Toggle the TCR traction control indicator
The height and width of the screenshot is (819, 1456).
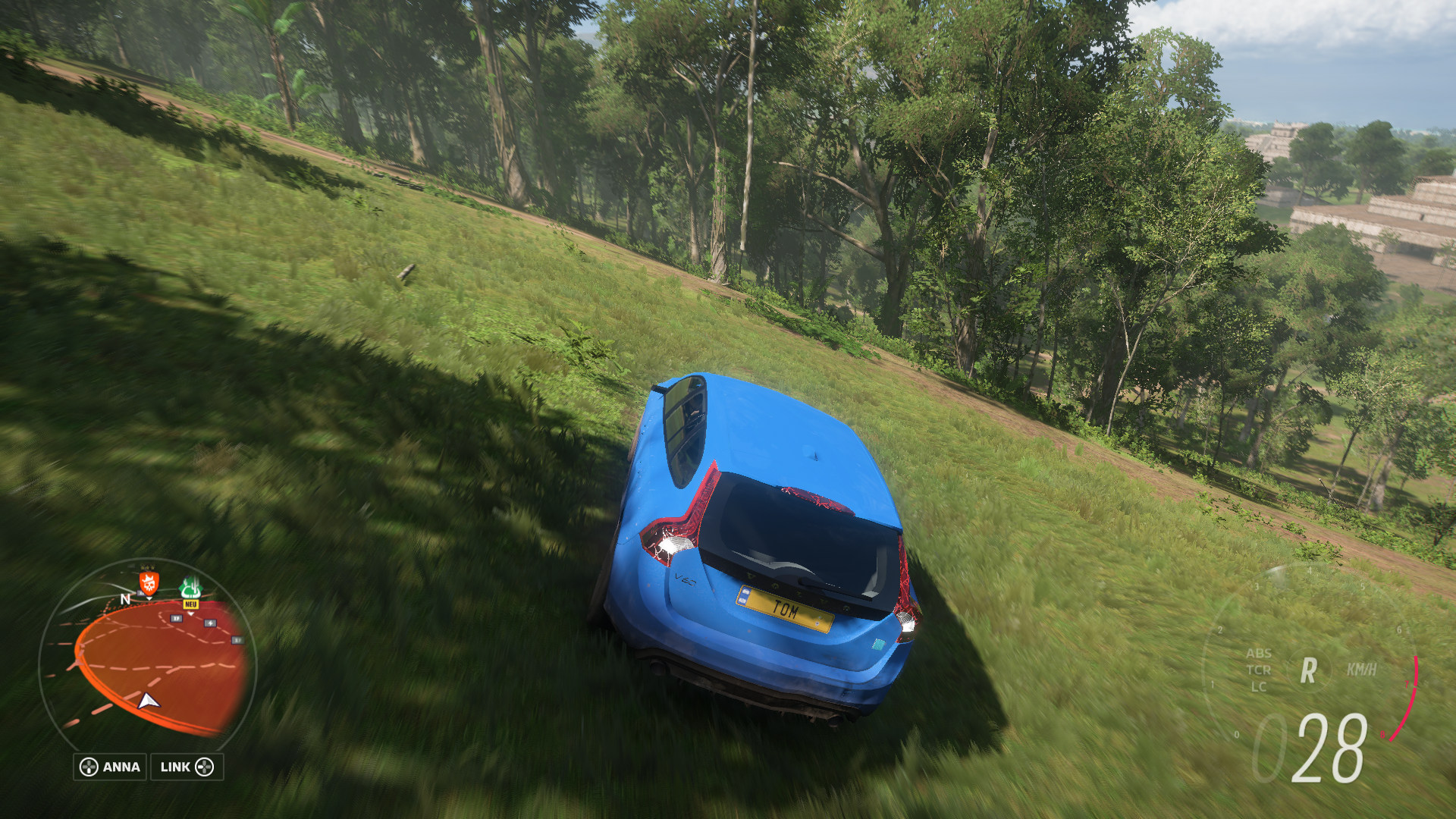pyautogui.click(x=1259, y=670)
